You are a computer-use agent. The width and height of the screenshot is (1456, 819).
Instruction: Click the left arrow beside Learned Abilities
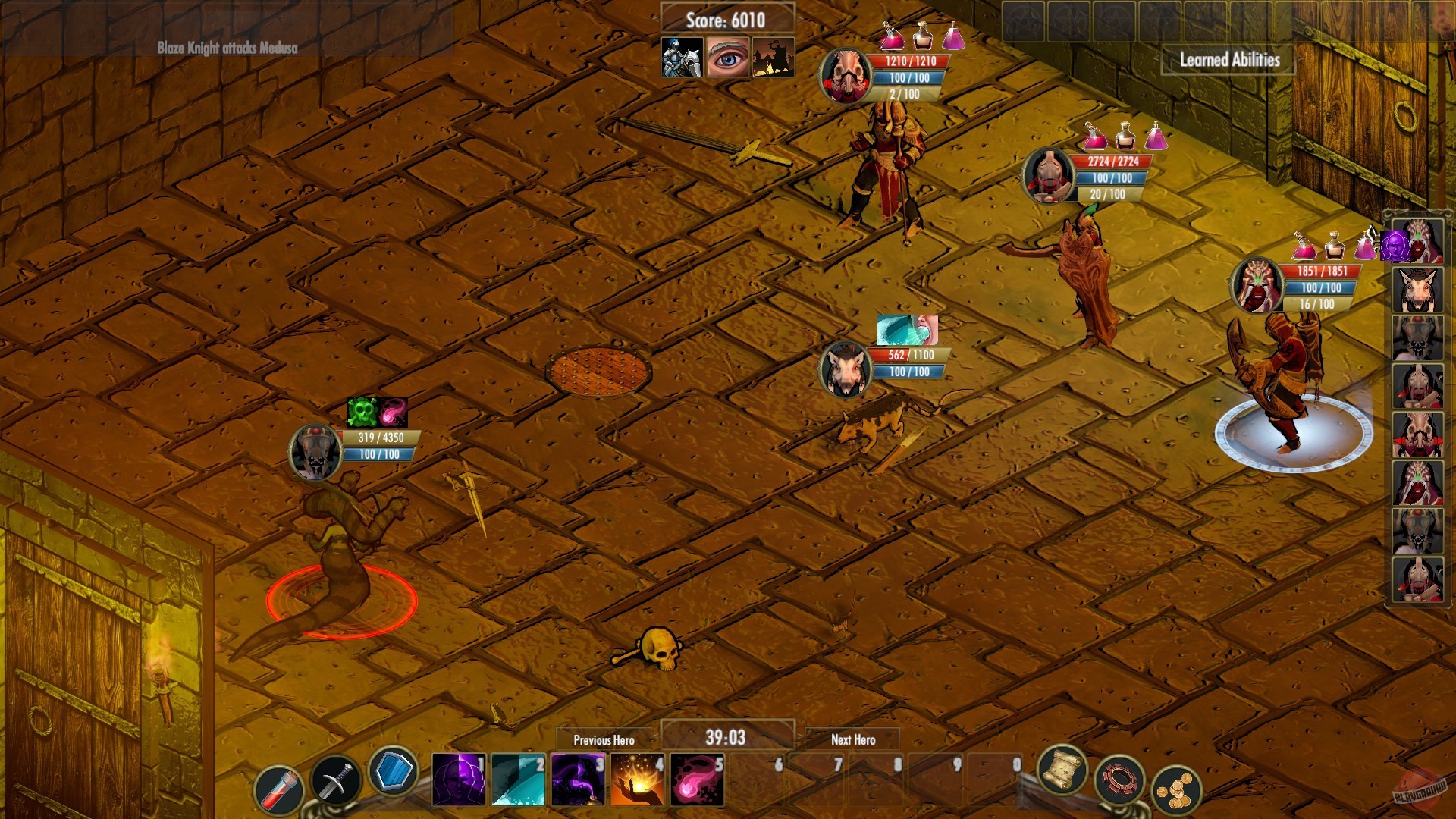pyautogui.click(x=1156, y=58)
